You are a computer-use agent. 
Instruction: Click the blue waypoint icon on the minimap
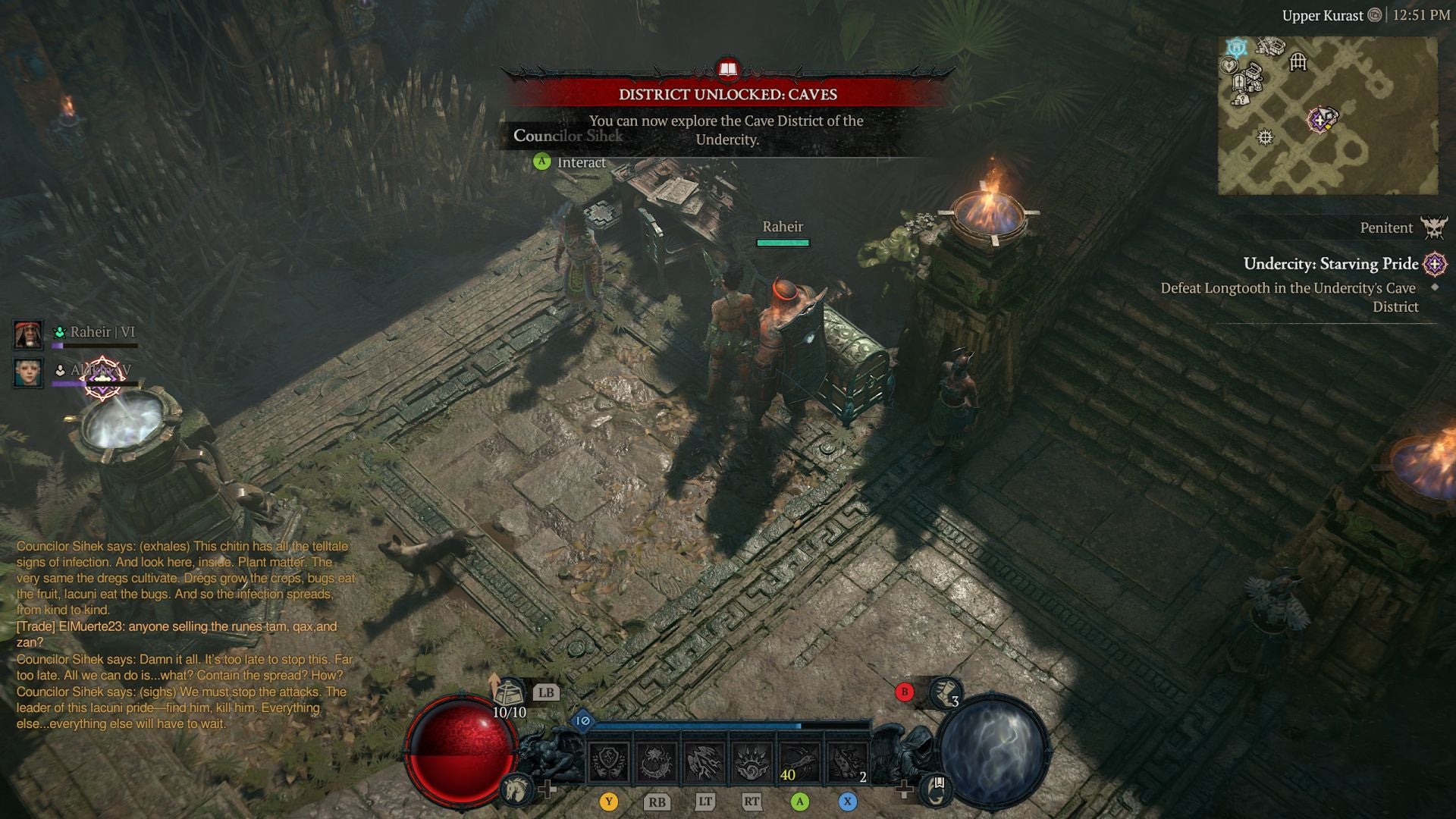[x=1236, y=48]
